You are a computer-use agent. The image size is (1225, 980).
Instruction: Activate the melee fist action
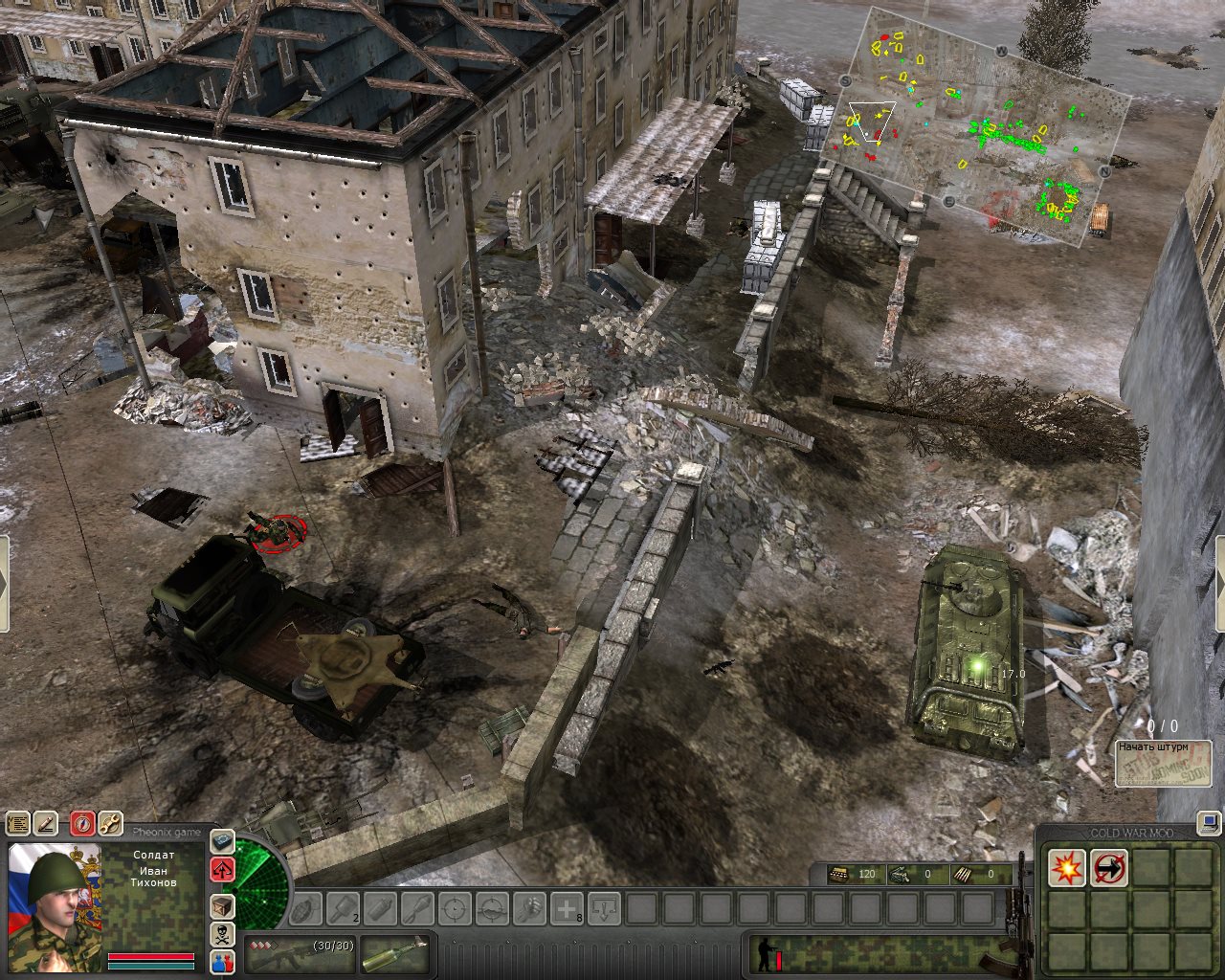click(529, 907)
